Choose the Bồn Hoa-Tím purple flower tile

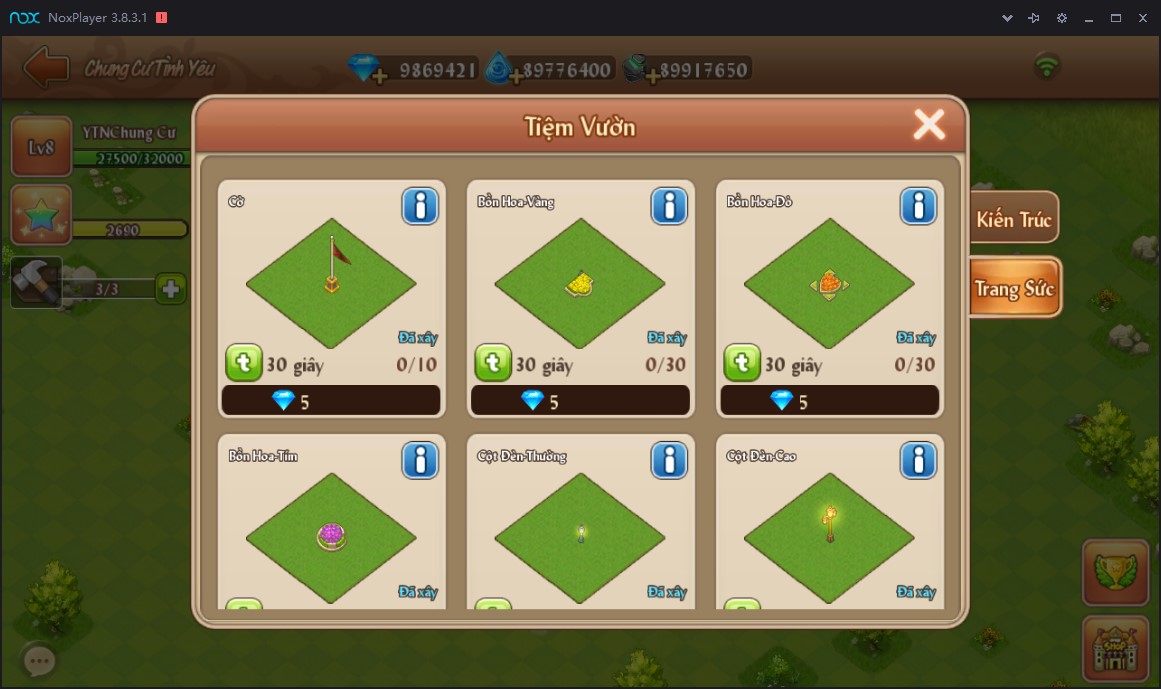331,537
